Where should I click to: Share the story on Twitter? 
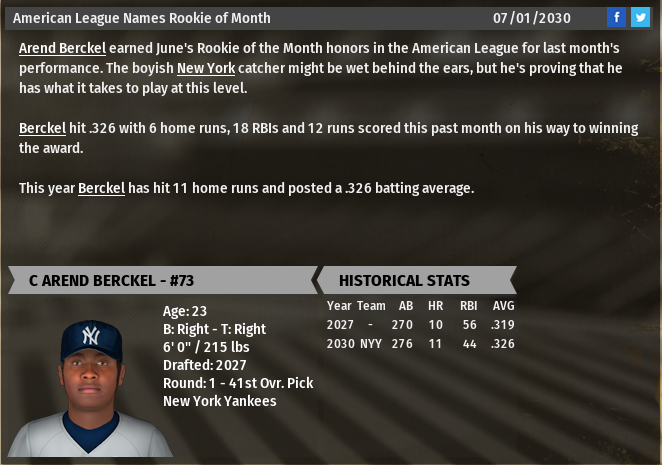click(640, 18)
